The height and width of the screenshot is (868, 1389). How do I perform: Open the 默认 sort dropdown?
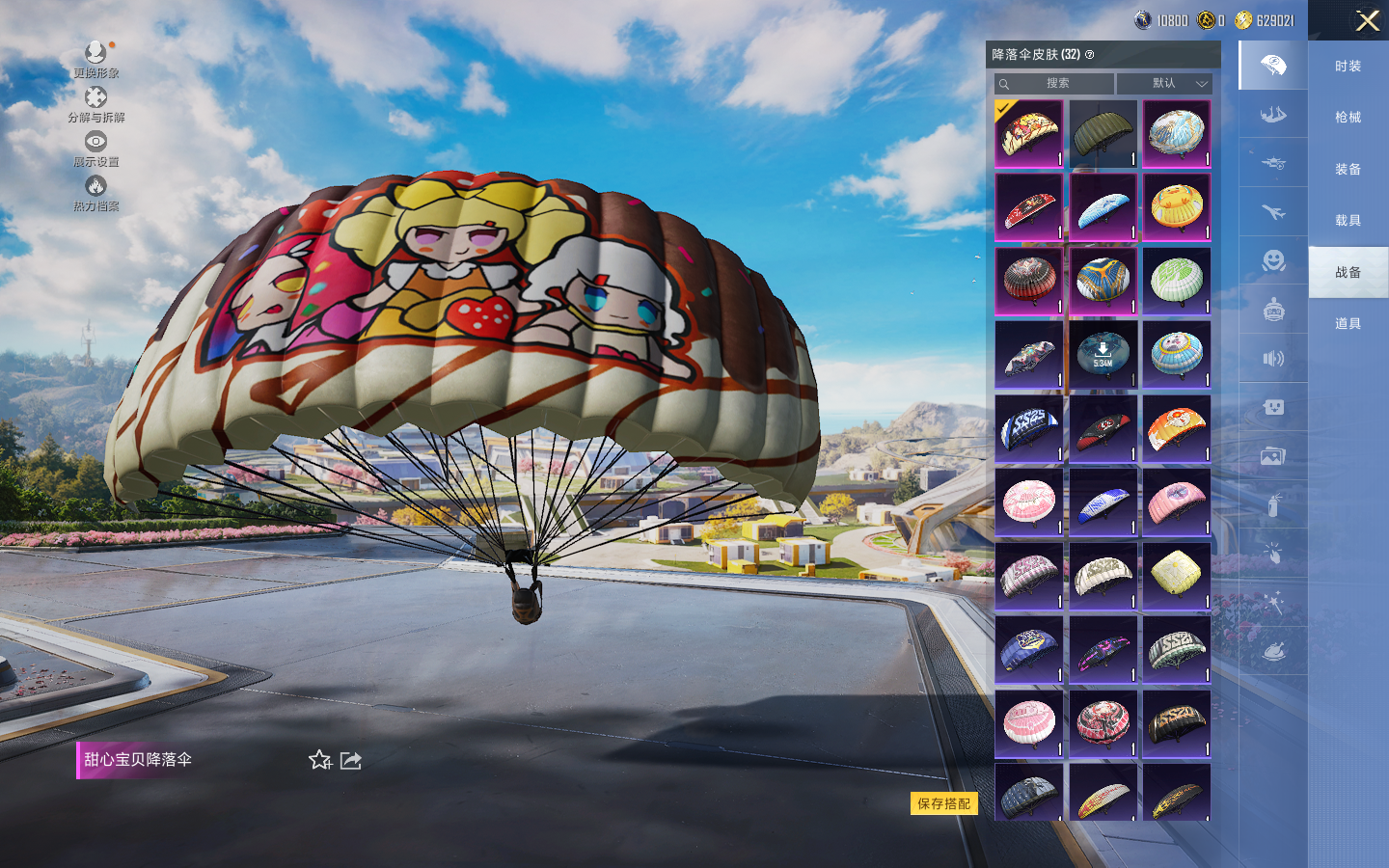click(x=1164, y=84)
